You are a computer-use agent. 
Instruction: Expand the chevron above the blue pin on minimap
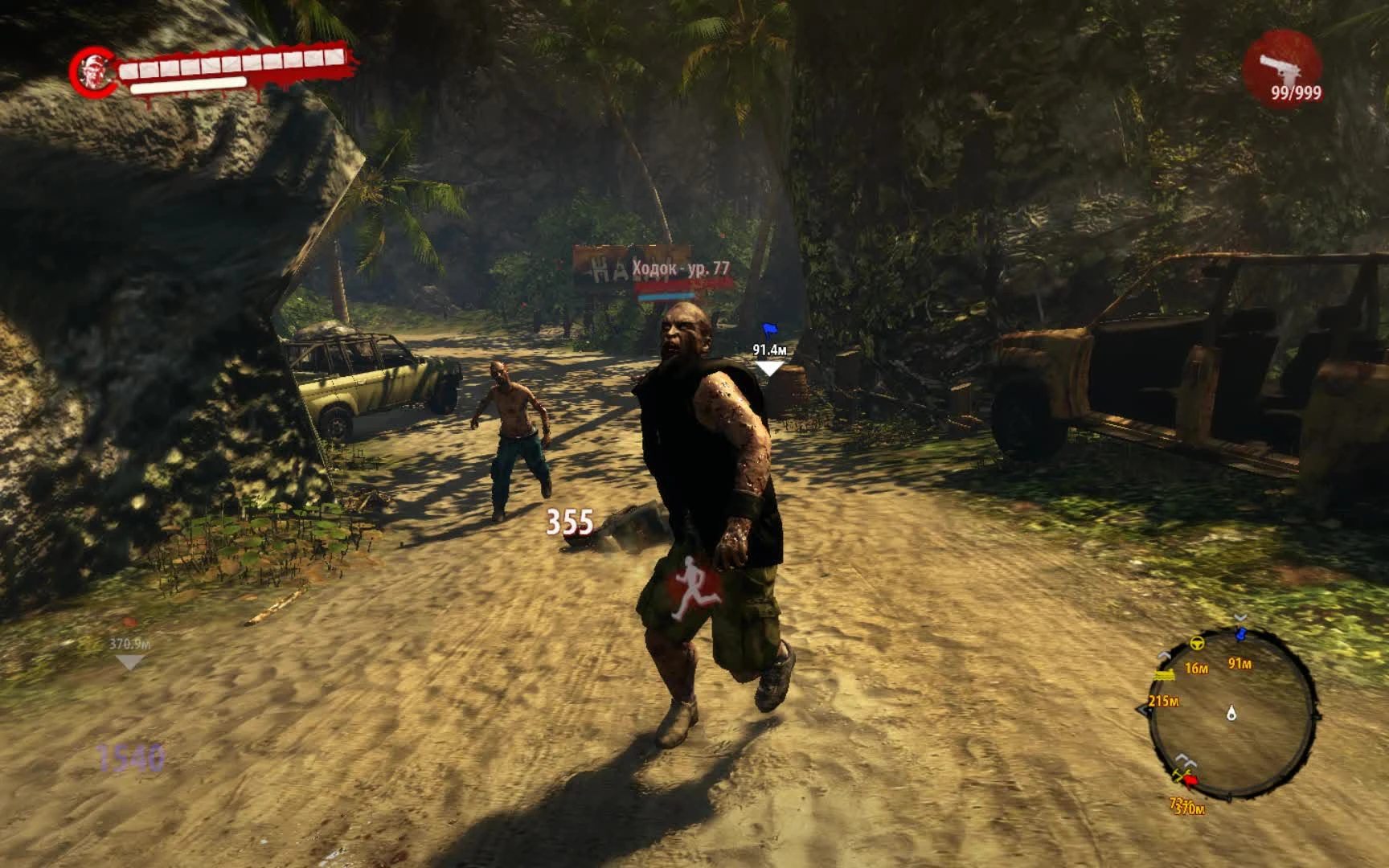pyautogui.click(x=1239, y=616)
